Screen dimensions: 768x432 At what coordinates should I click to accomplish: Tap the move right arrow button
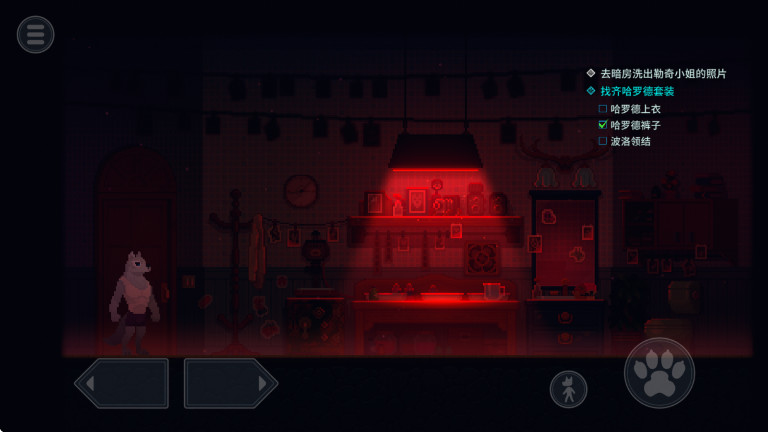230,383
